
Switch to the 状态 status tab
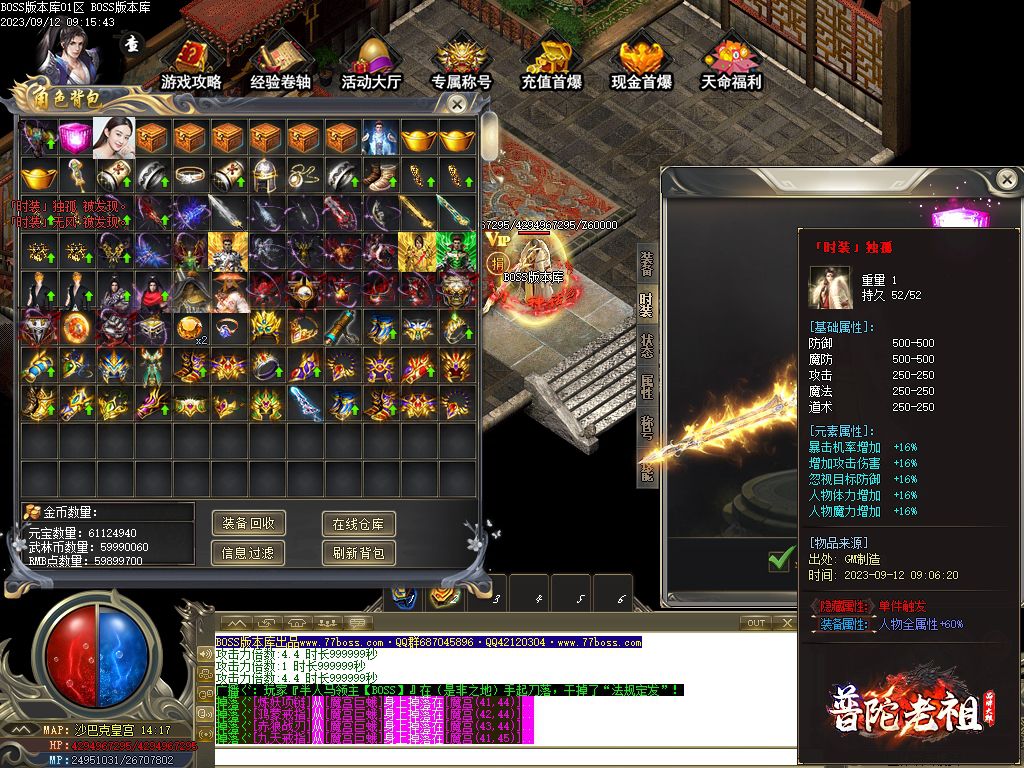(647, 344)
